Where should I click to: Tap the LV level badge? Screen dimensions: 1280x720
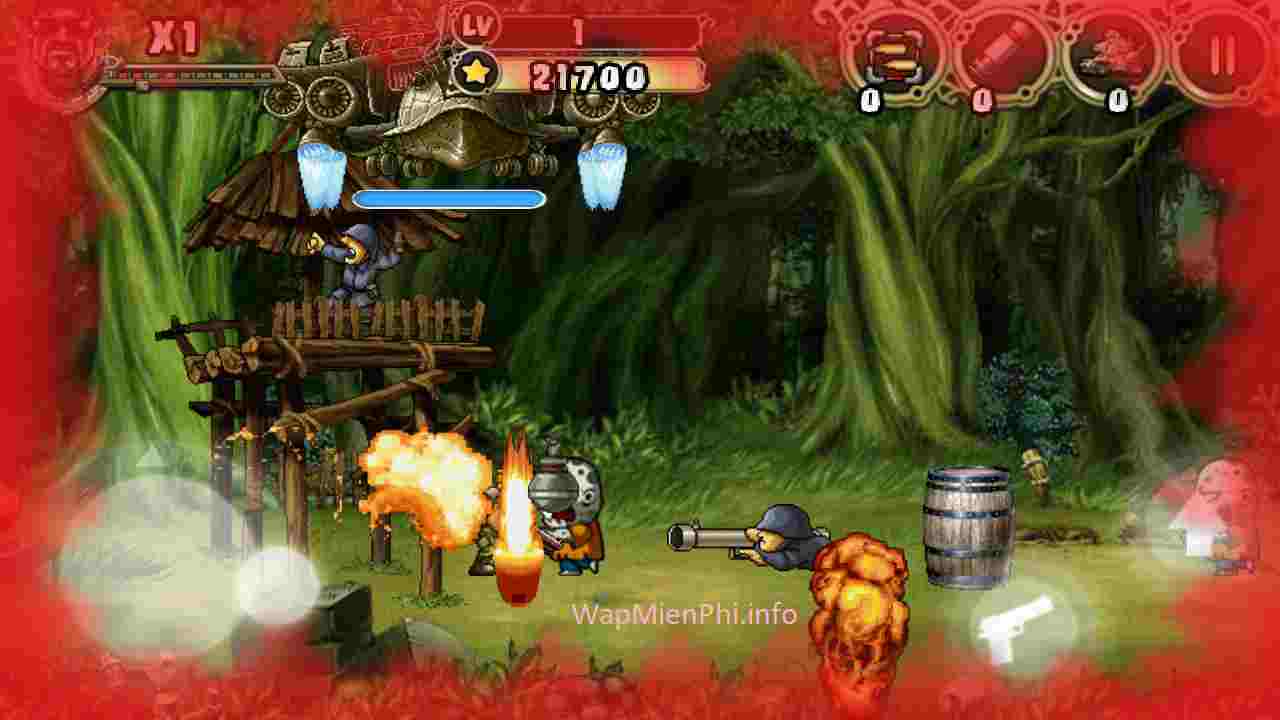[479, 20]
